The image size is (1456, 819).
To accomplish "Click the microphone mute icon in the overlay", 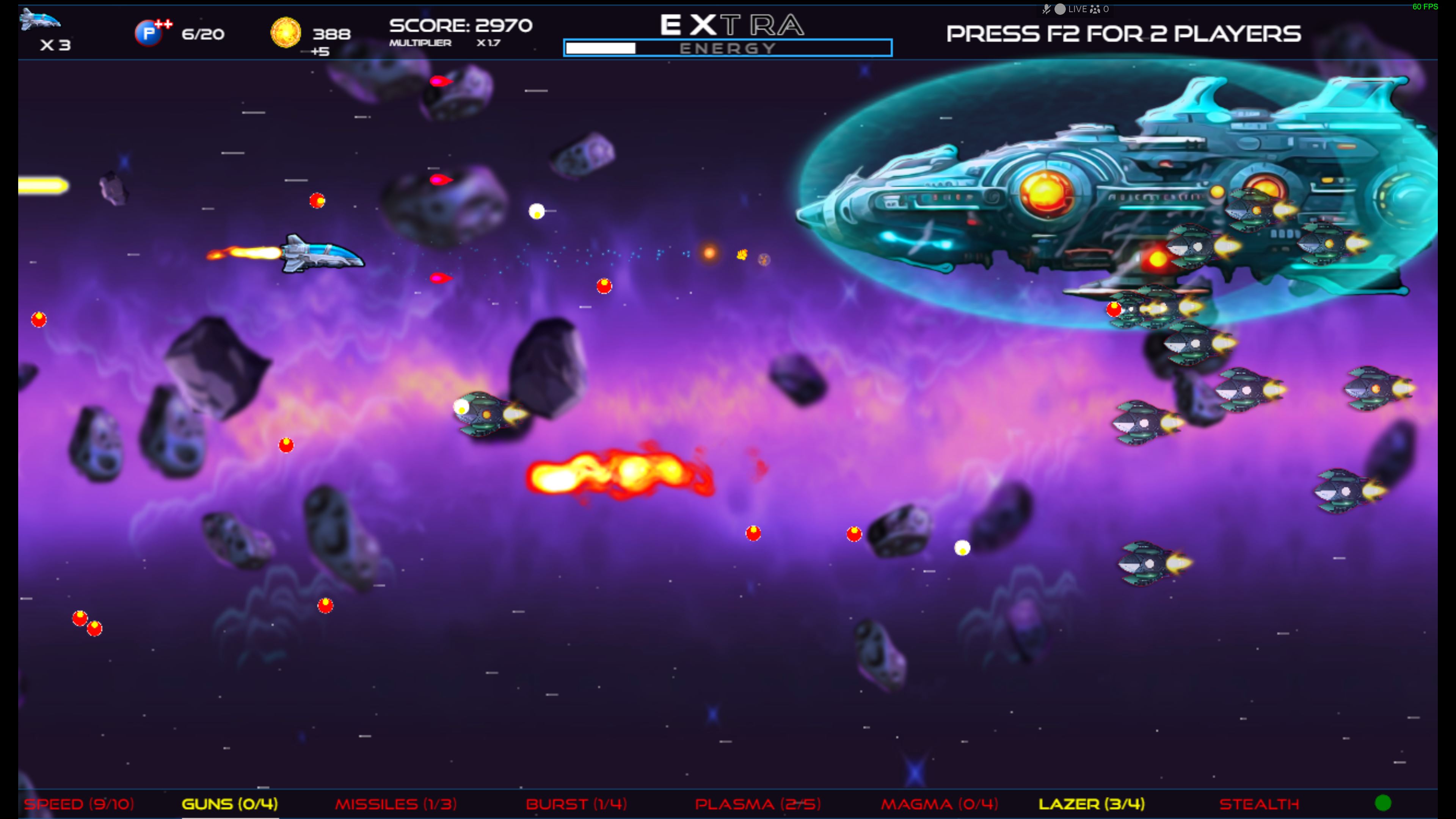I will tap(1046, 9).
